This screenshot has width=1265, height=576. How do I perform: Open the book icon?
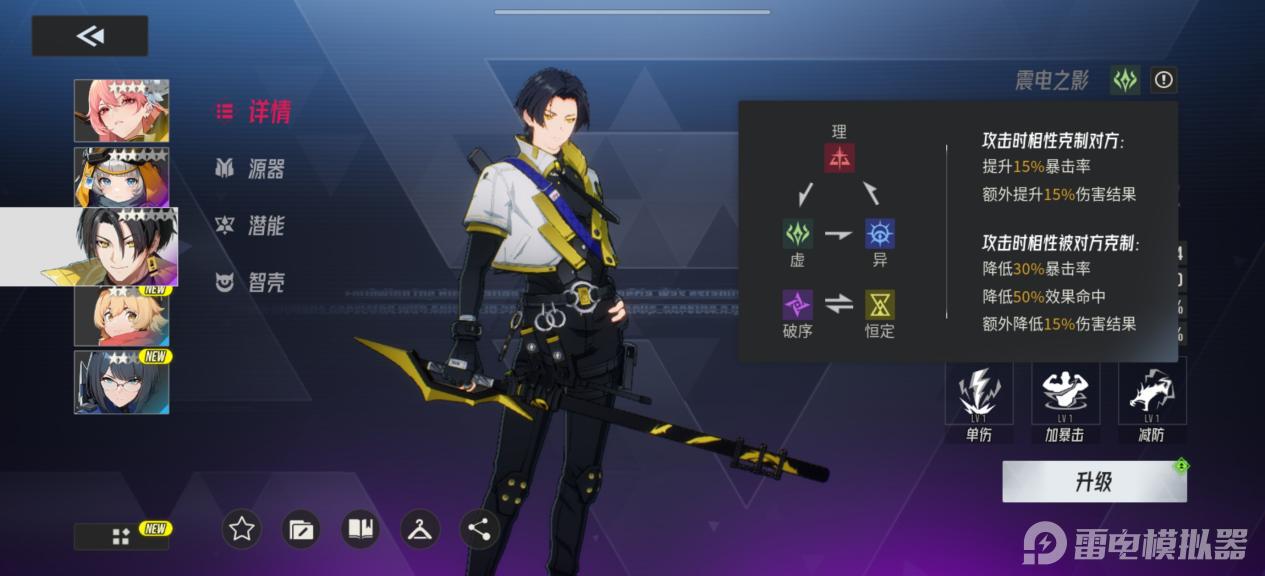point(360,529)
